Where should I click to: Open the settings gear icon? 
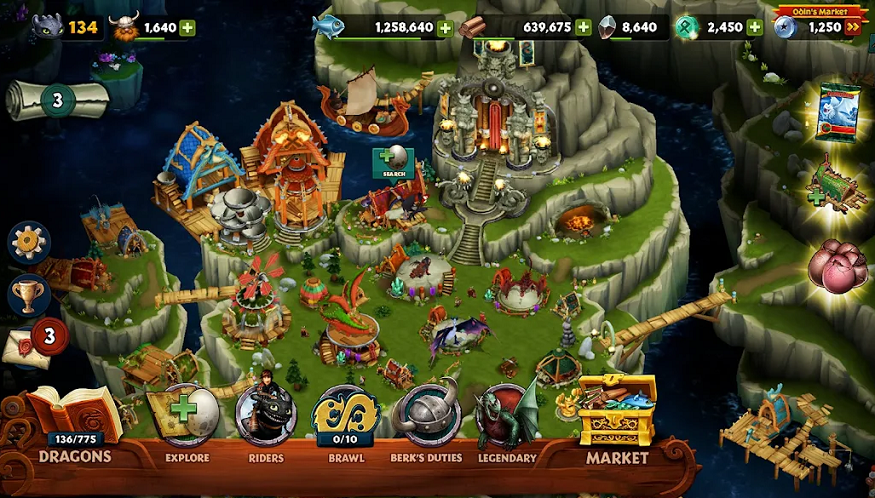click(28, 243)
